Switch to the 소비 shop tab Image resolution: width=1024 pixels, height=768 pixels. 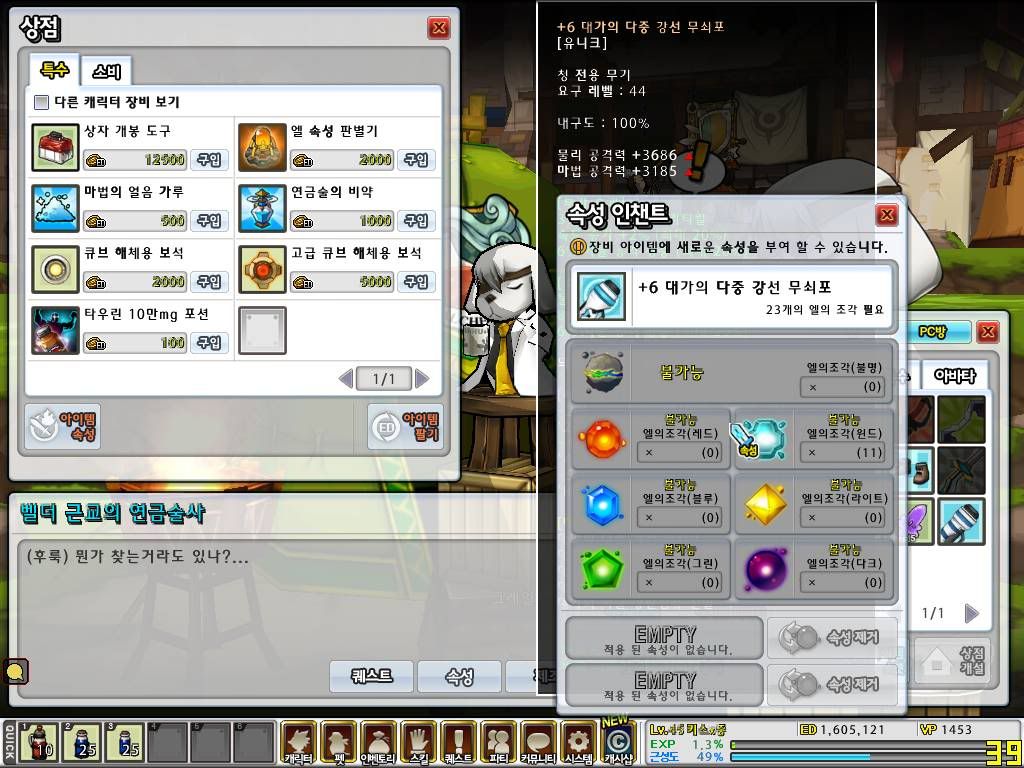click(106, 71)
